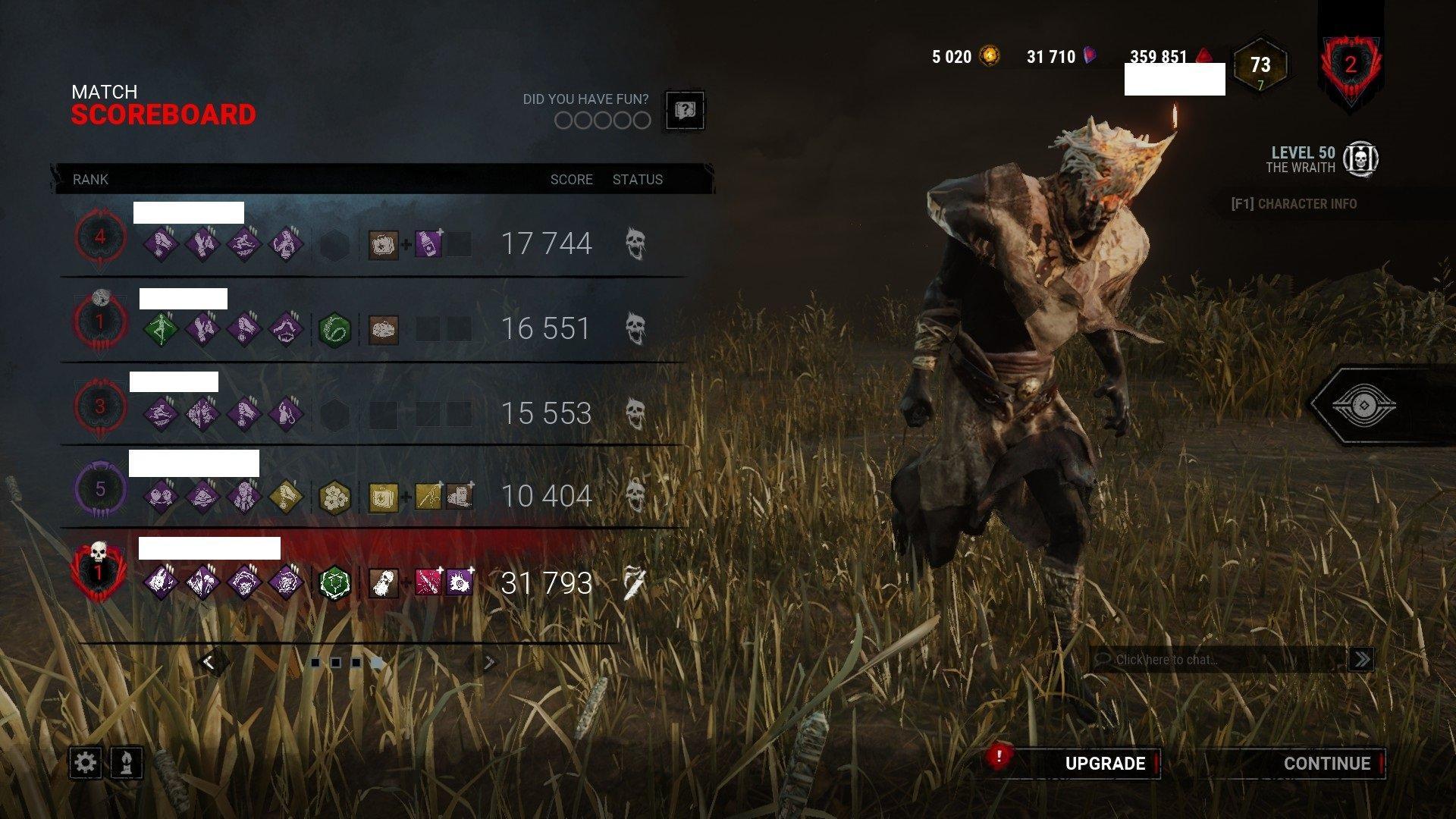Viewport: 1456px width, 819px height.
Task: Click the purple iridescent shards icon
Action: pyautogui.click(x=1090, y=55)
